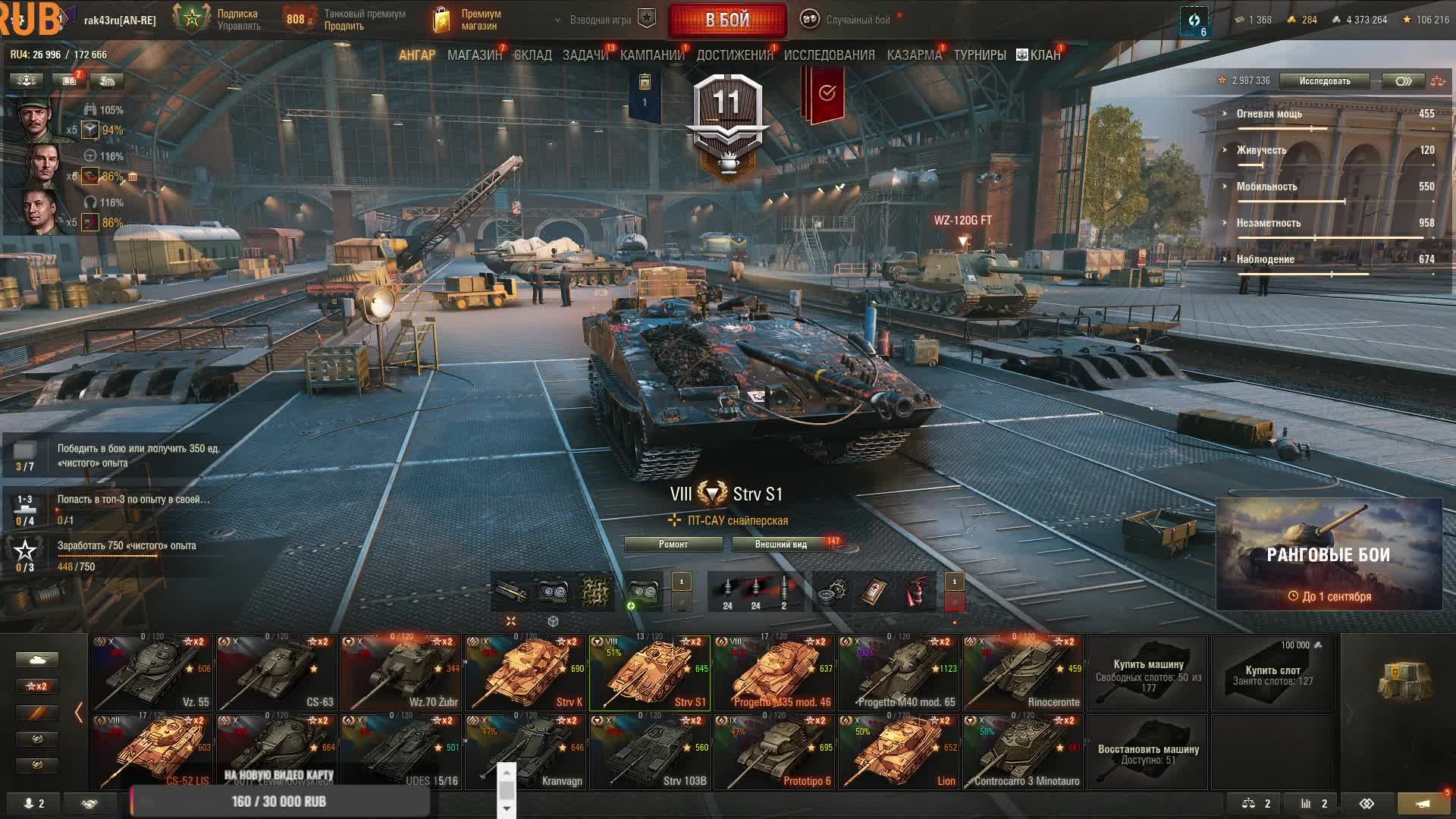
Task: Open the Внешний вид customization
Action: pos(780,544)
